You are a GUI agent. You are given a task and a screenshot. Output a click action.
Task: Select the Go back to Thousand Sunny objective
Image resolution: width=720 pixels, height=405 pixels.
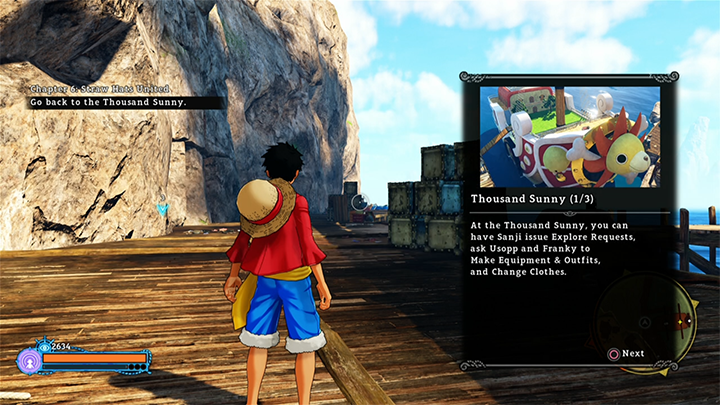[111, 102]
